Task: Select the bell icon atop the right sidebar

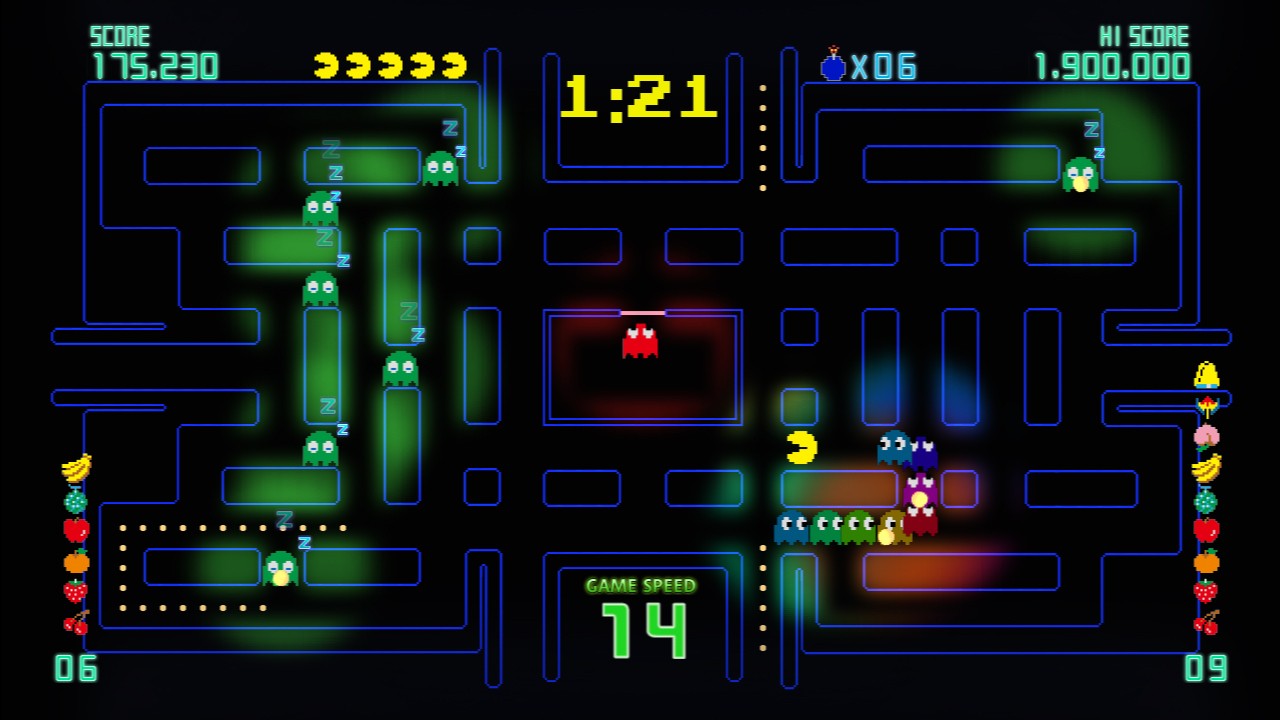Action: [x=1205, y=372]
